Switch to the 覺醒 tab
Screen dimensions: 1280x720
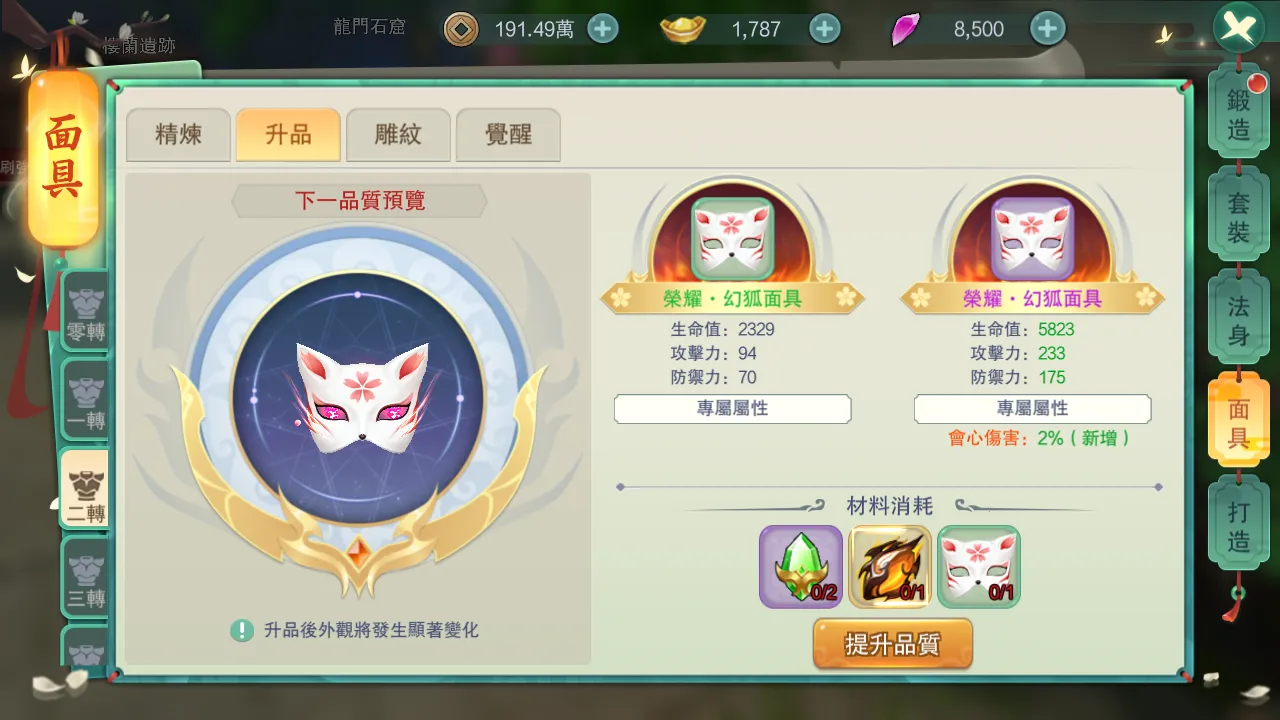tap(508, 134)
